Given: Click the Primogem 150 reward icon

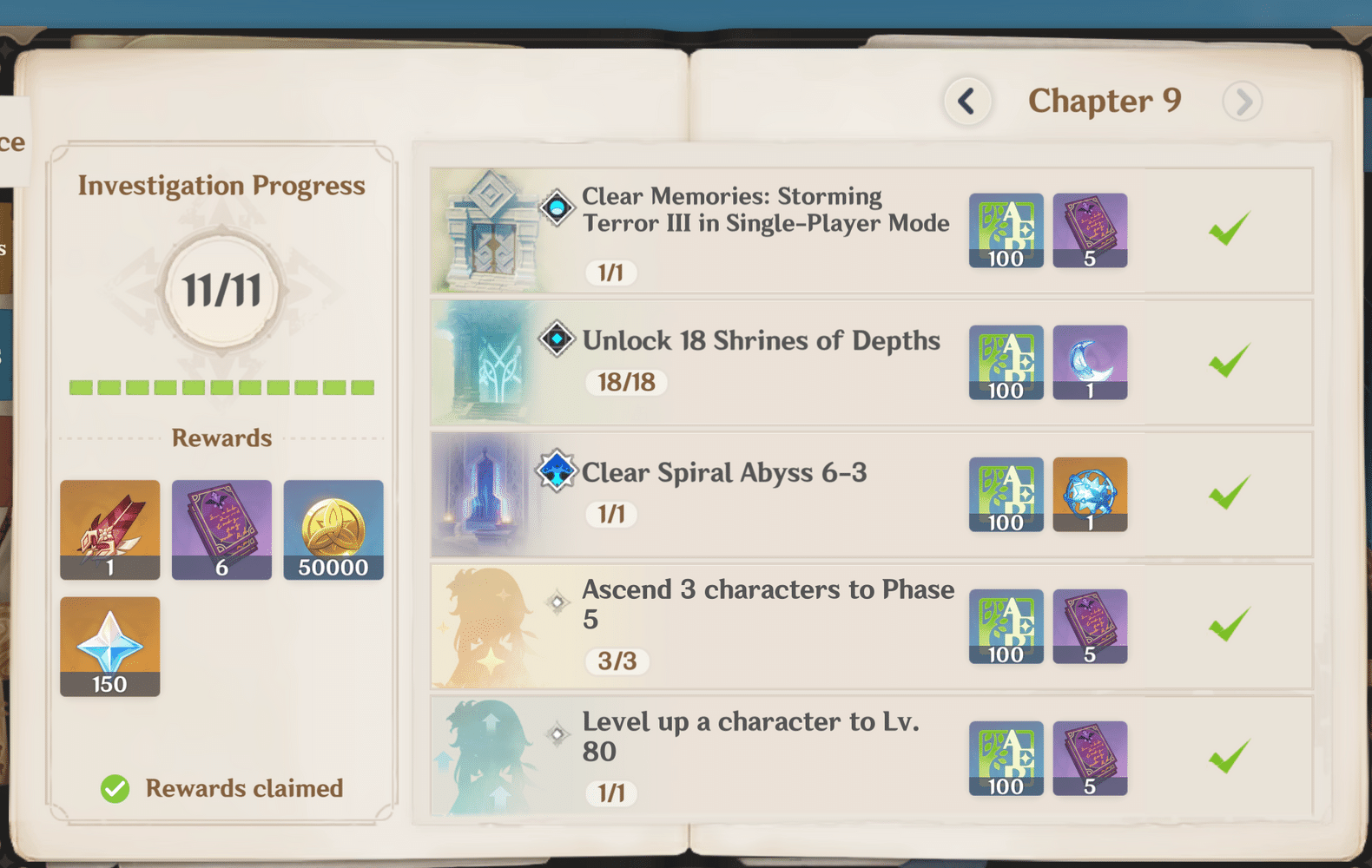Looking at the screenshot, I should pos(109,646).
